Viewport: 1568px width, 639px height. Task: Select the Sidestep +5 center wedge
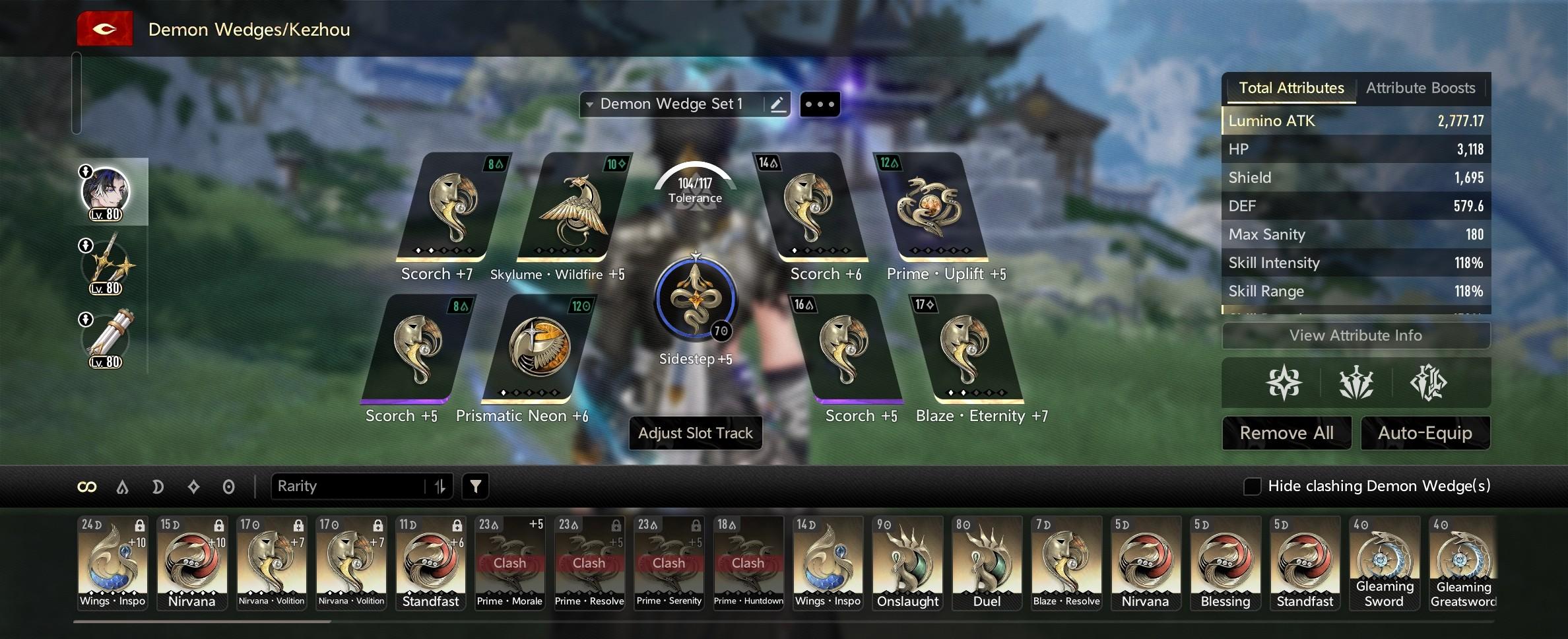click(695, 300)
